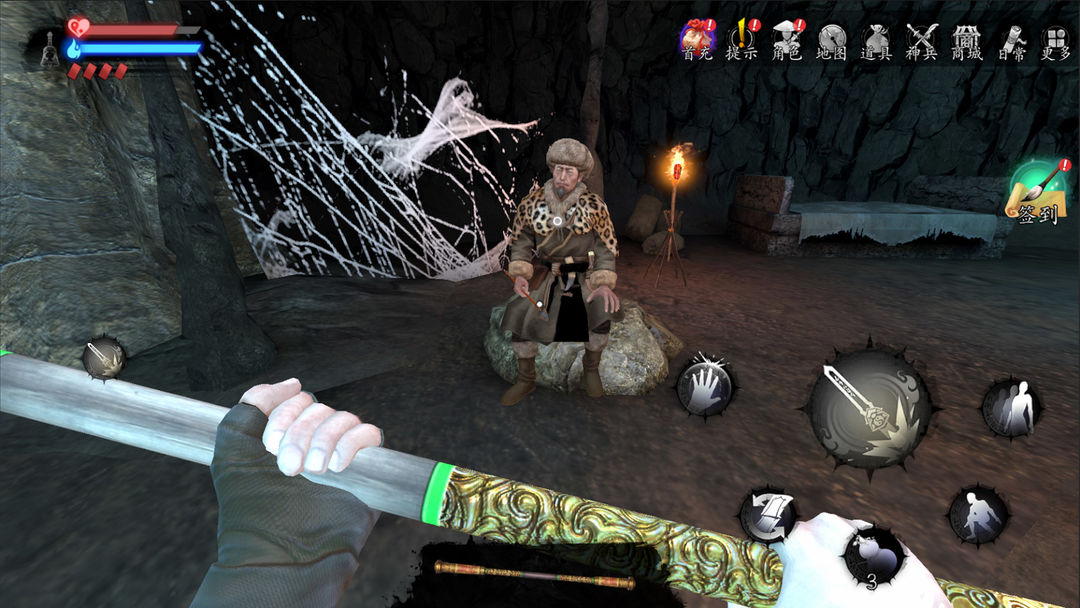
Task: Show the 更多 more options menu
Action: 1055,40
